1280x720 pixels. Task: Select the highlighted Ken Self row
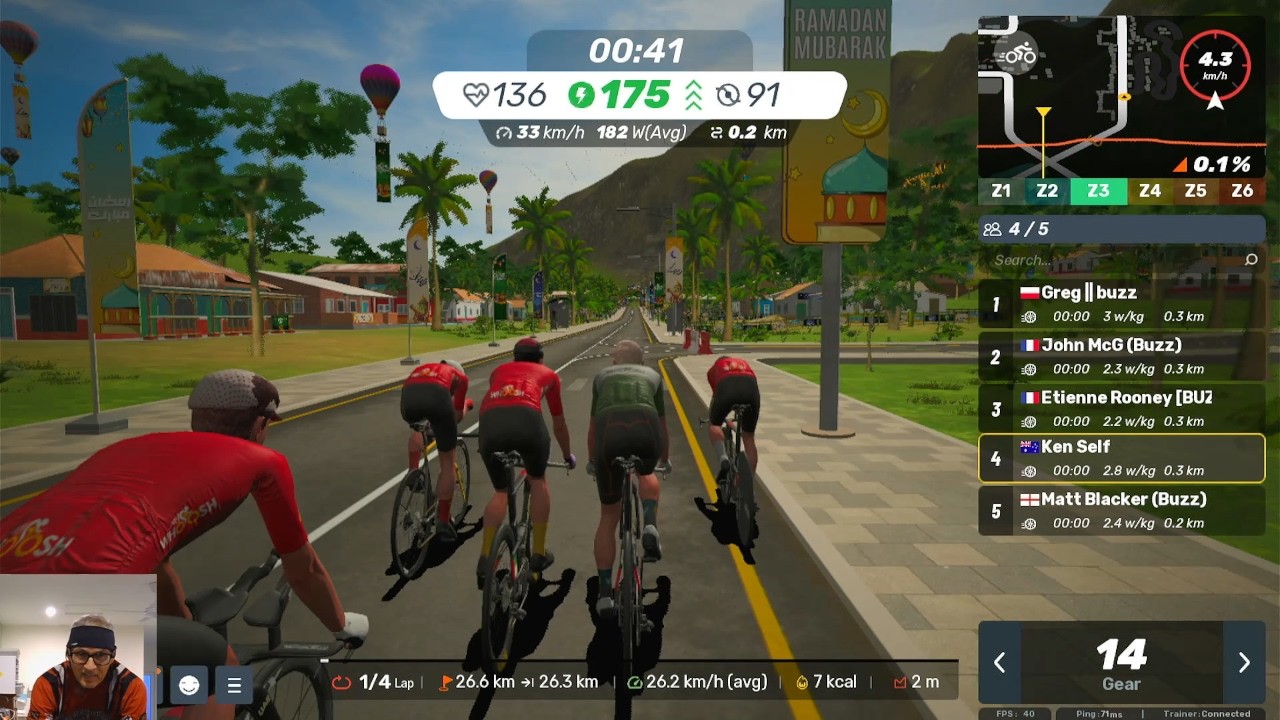(x=1121, y=458)
